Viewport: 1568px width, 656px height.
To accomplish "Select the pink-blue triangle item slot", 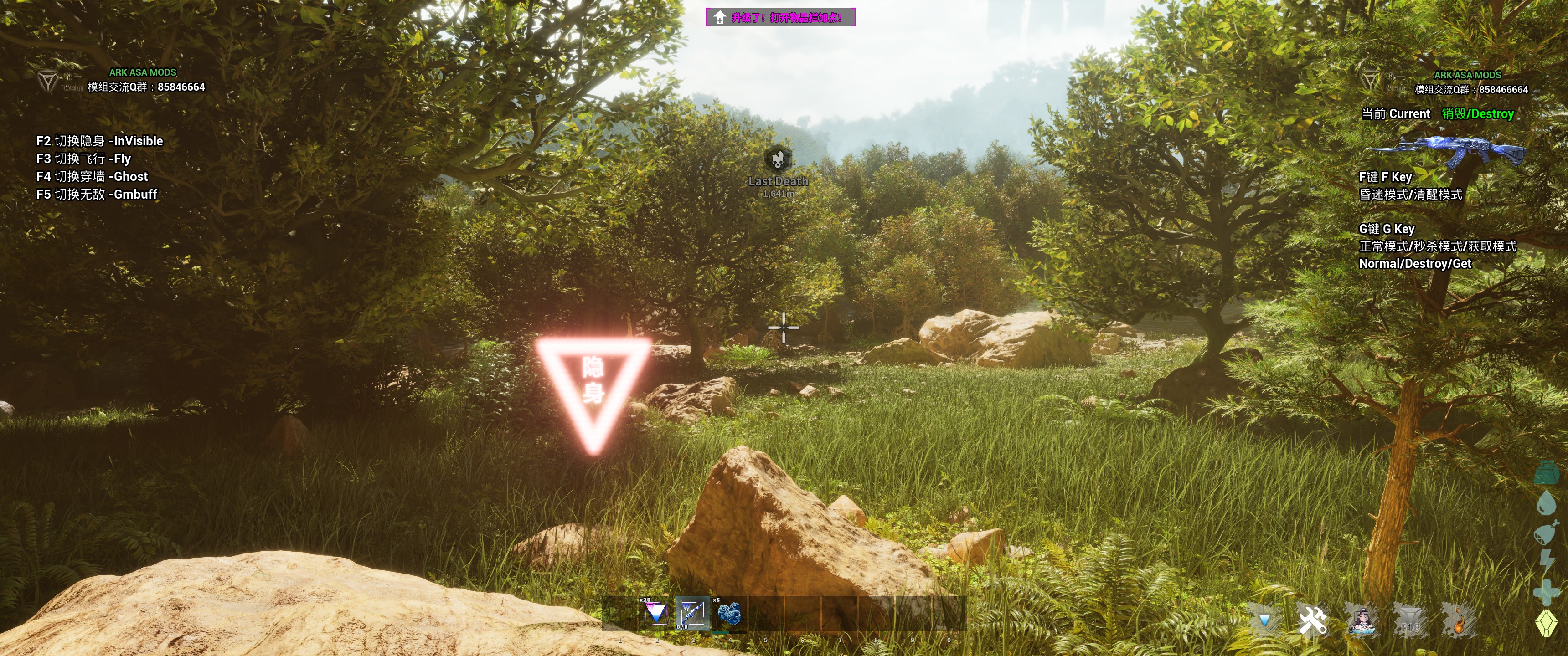I will [x=655, y=613].
